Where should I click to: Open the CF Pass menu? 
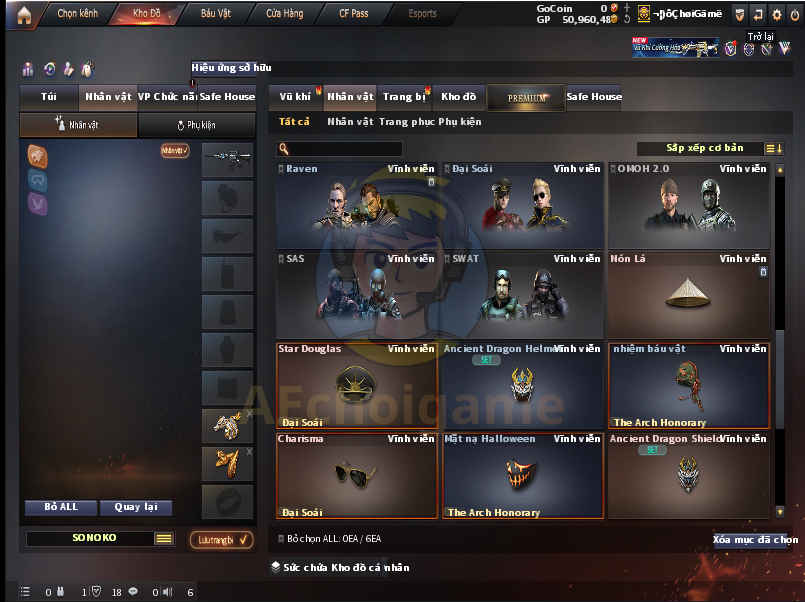pos(353,14)
